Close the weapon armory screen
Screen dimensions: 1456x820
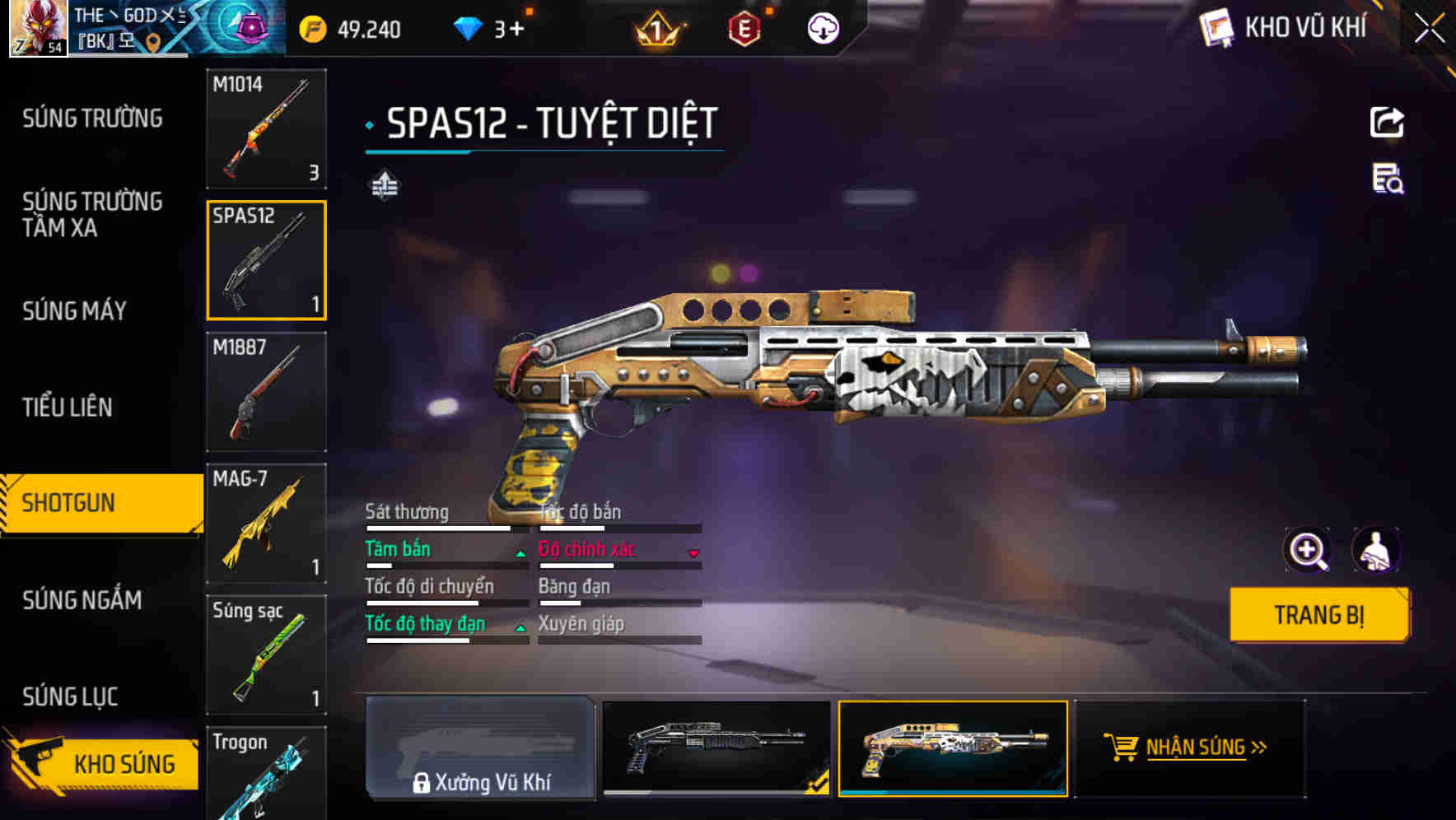coord(1429,29)
